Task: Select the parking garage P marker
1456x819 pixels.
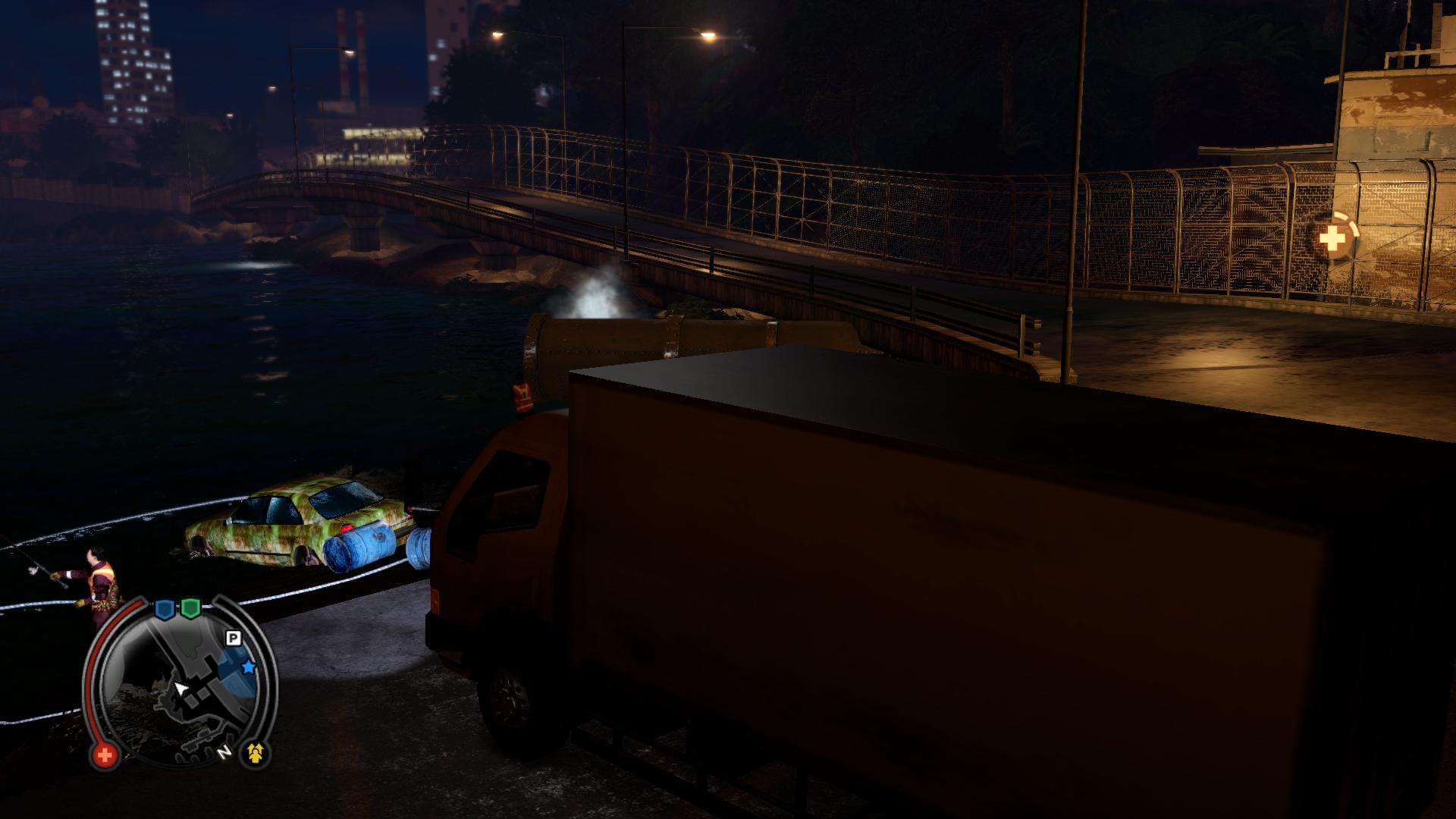Action: [x=234, y=639]
